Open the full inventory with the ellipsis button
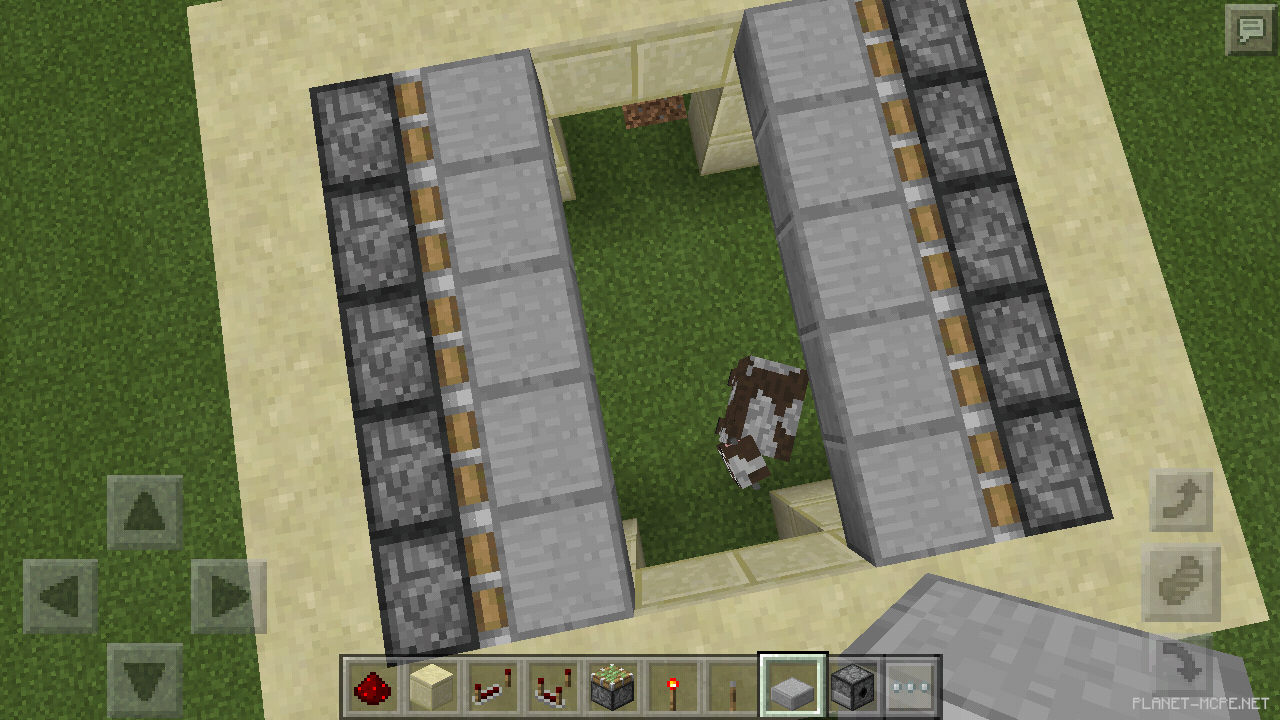Viewport: 1280px width, 720px height. [x=912, y=685]
